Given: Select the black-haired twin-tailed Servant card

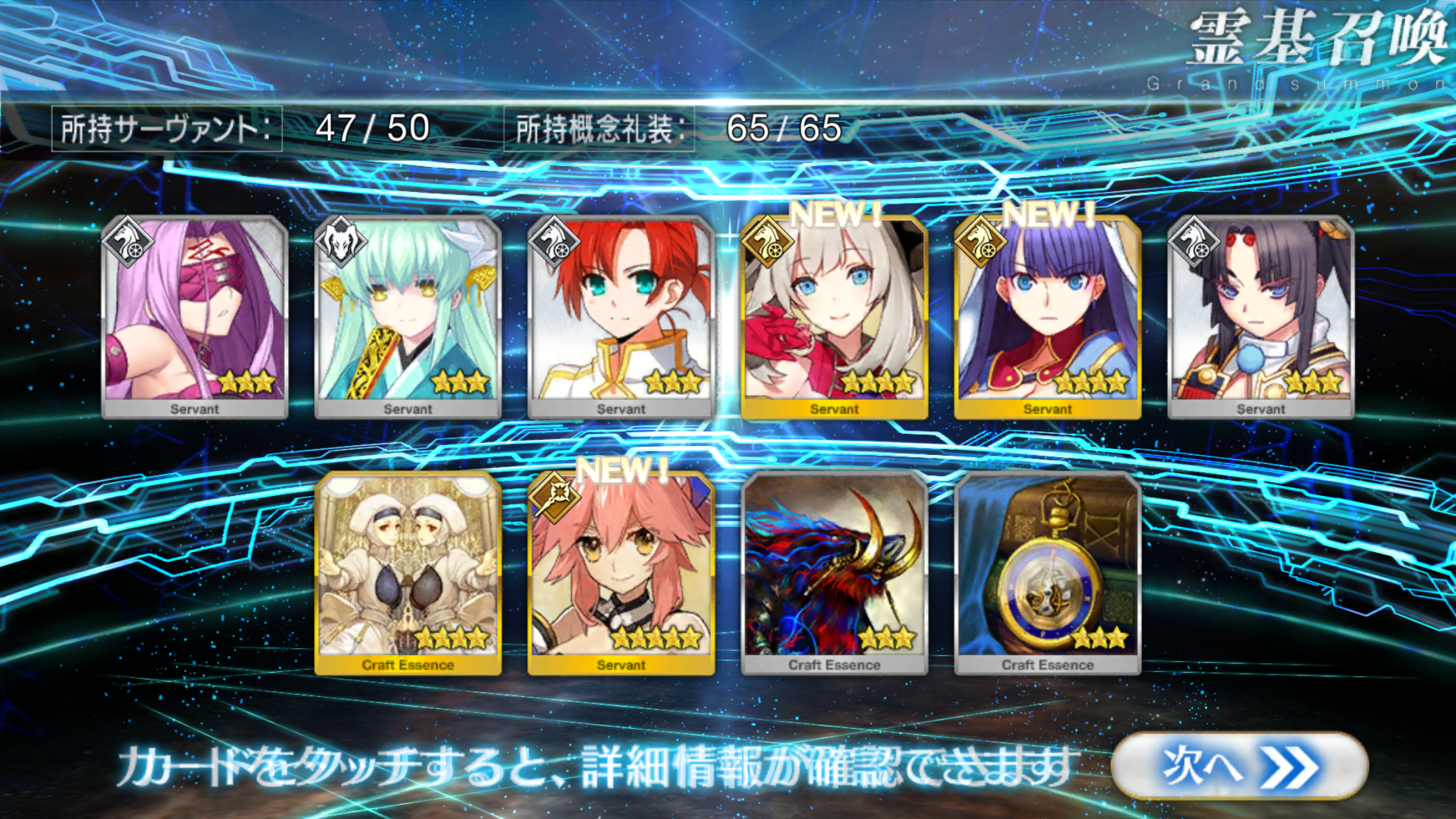Looking at the screenshot, I should (1260, 317).
